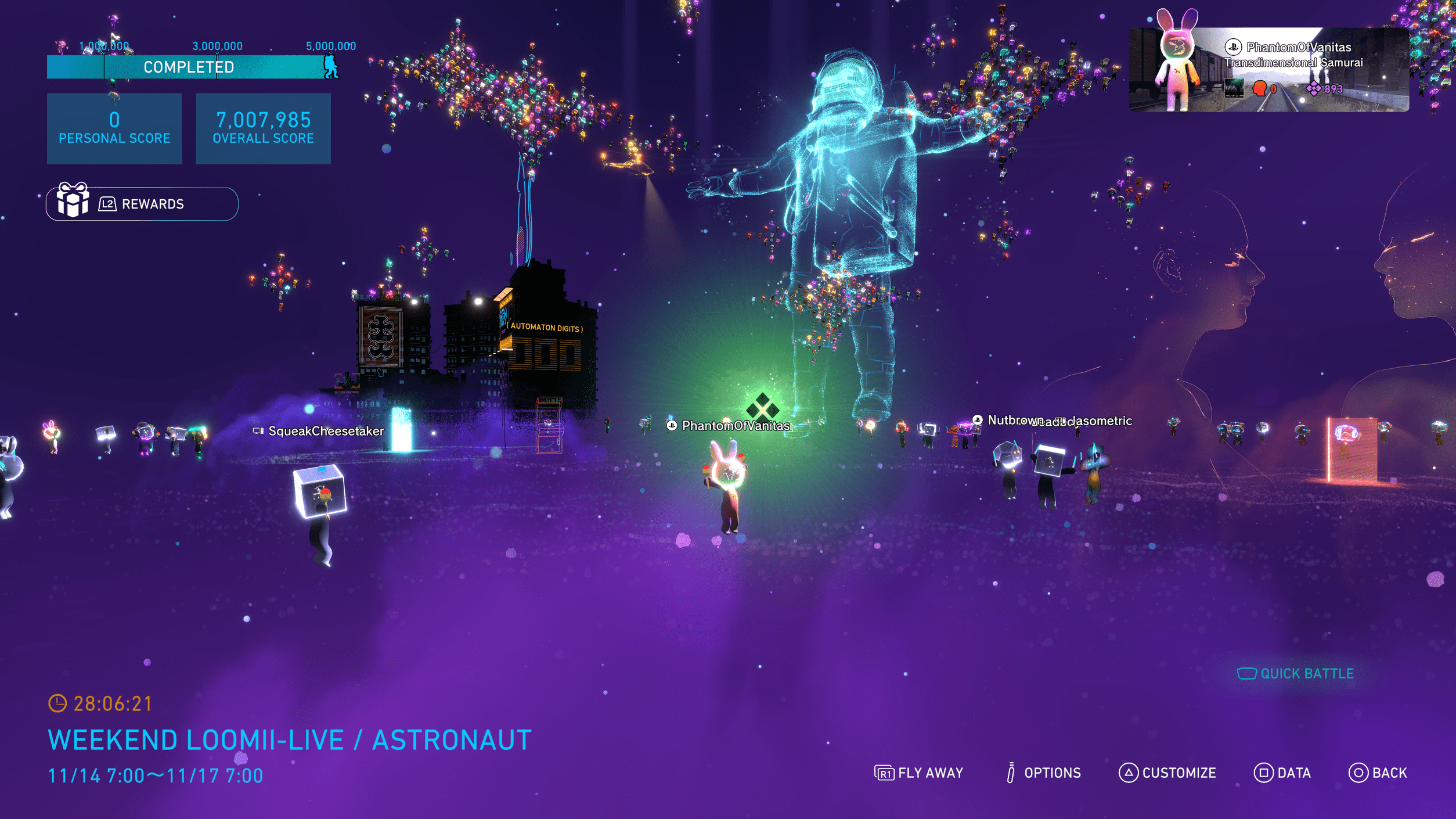Choose Fly Away
The image size is (1456, 819).
coord(918,773)
